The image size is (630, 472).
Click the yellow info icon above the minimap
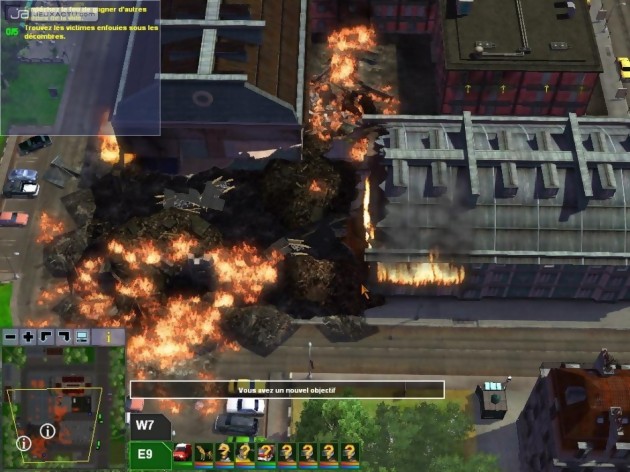pyautogui.click(x=108, y=338)
